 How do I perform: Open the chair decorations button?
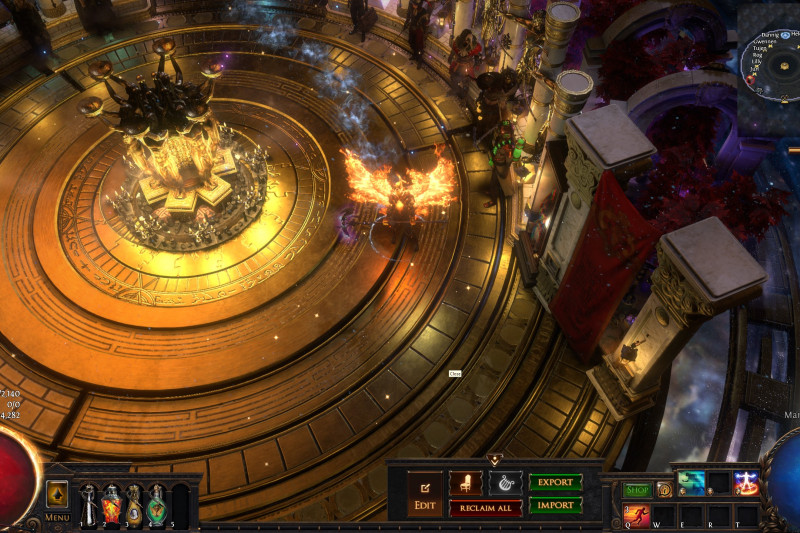[x=465, y=483]
